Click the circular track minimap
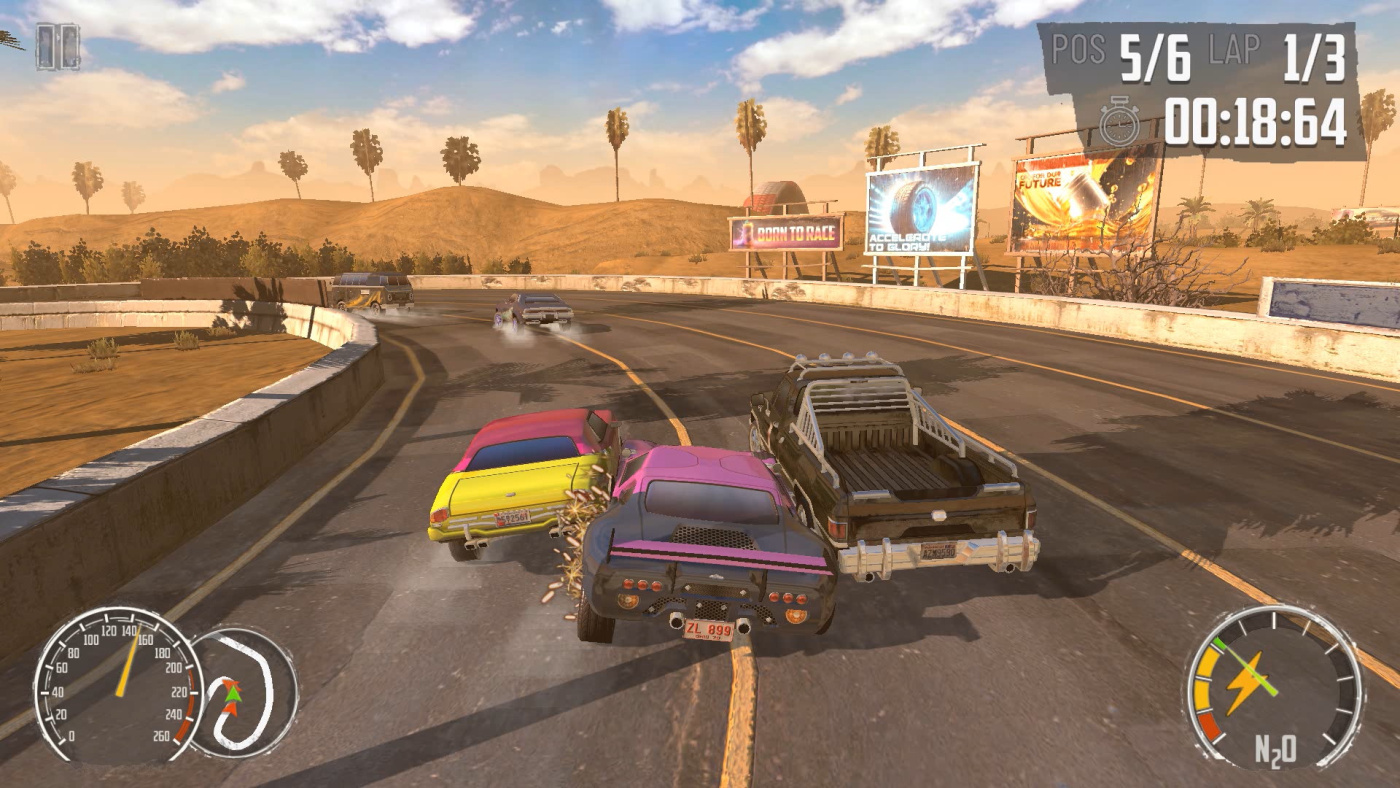This screenshot has height=788, width=1400. pos(244,691)
